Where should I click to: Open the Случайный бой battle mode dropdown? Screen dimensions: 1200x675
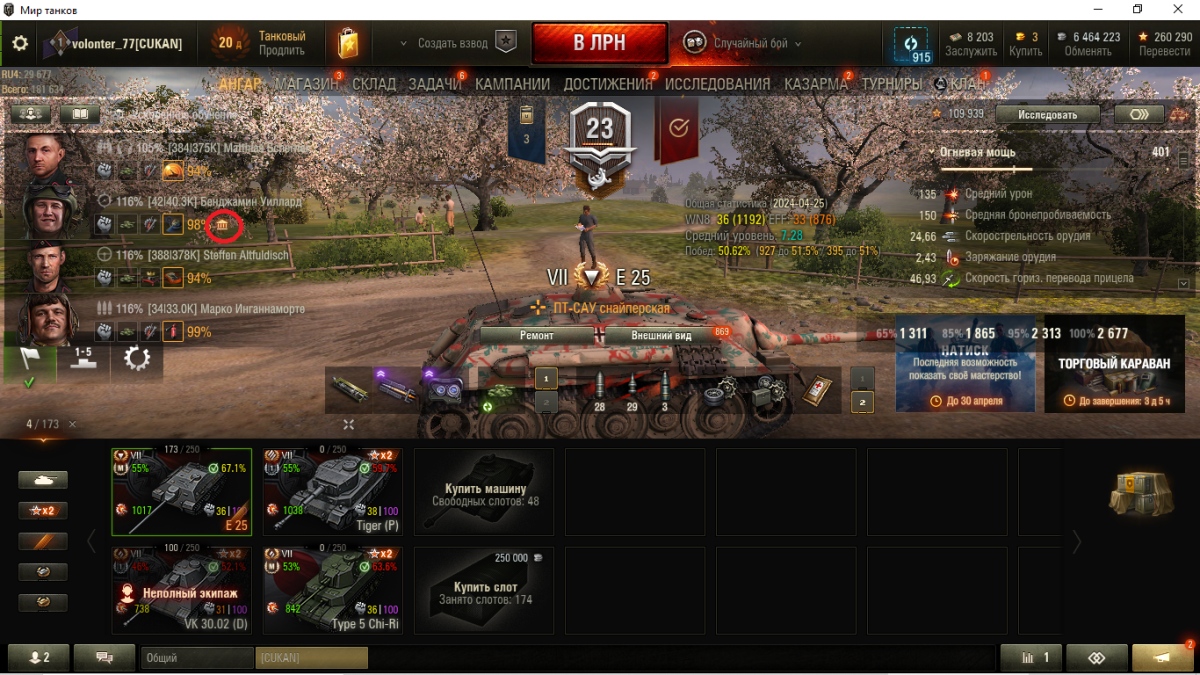[x=744, y=44]
